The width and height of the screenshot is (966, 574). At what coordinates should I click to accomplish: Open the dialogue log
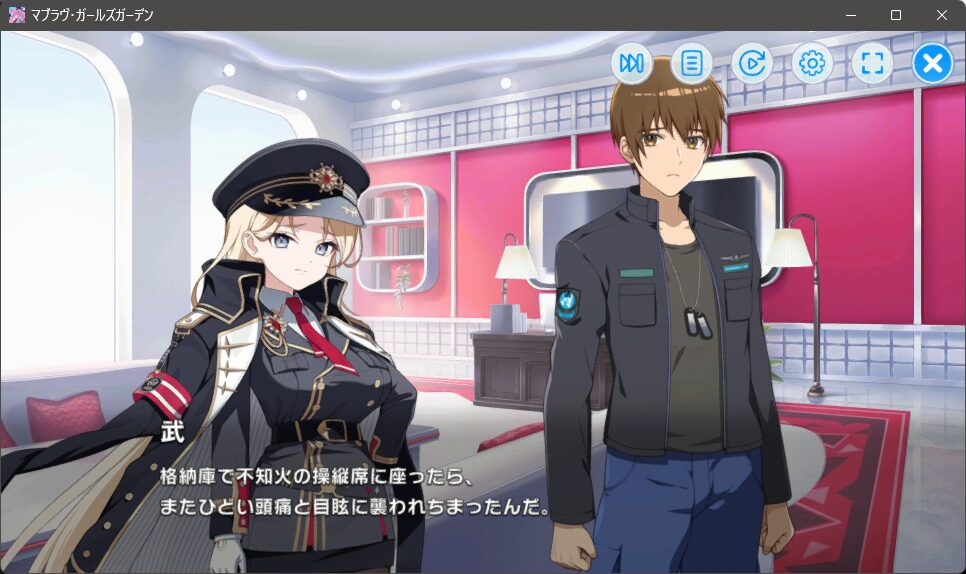[x=691, y=64]
